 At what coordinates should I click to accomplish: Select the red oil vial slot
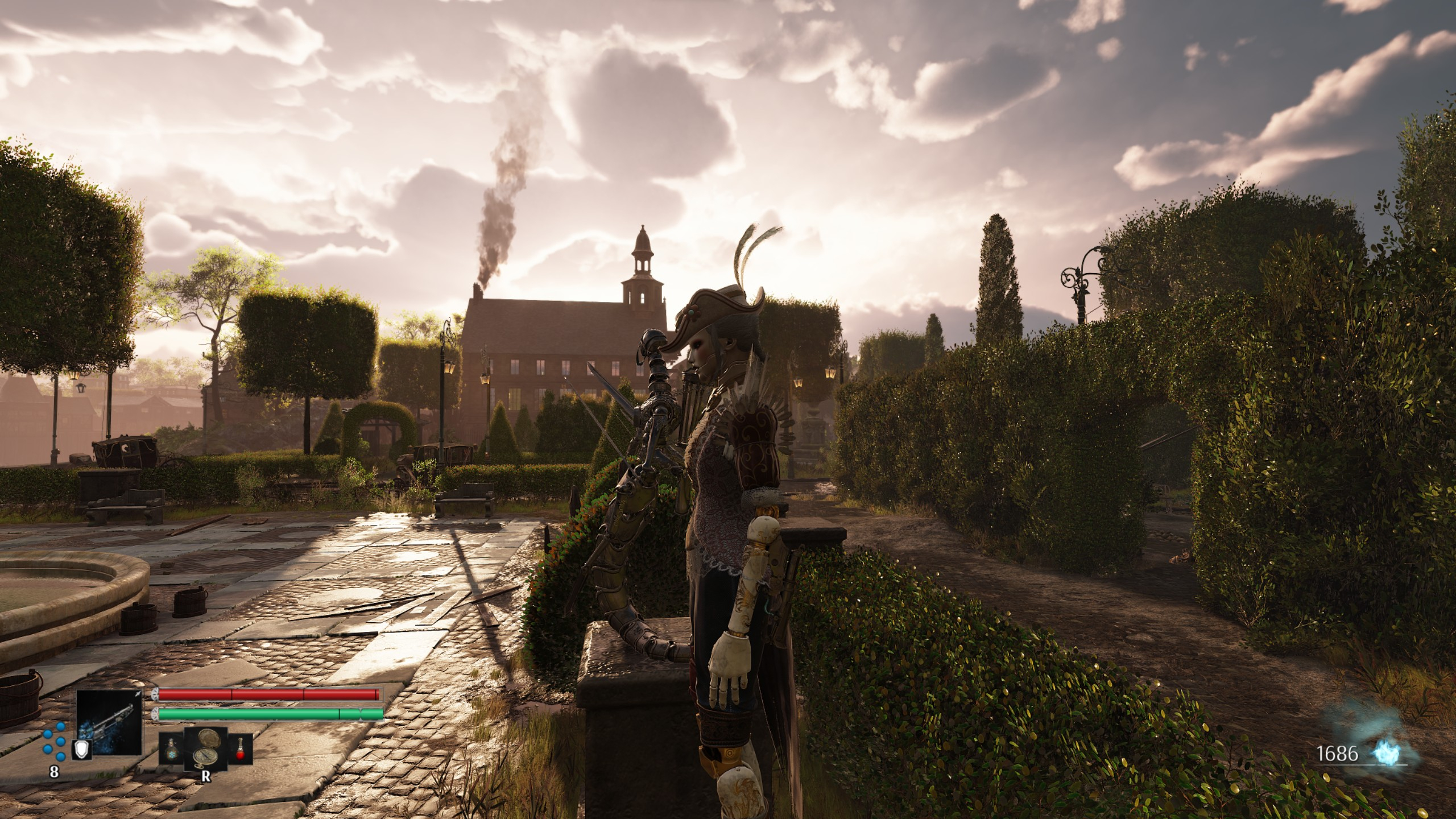(x=240, y=748)
